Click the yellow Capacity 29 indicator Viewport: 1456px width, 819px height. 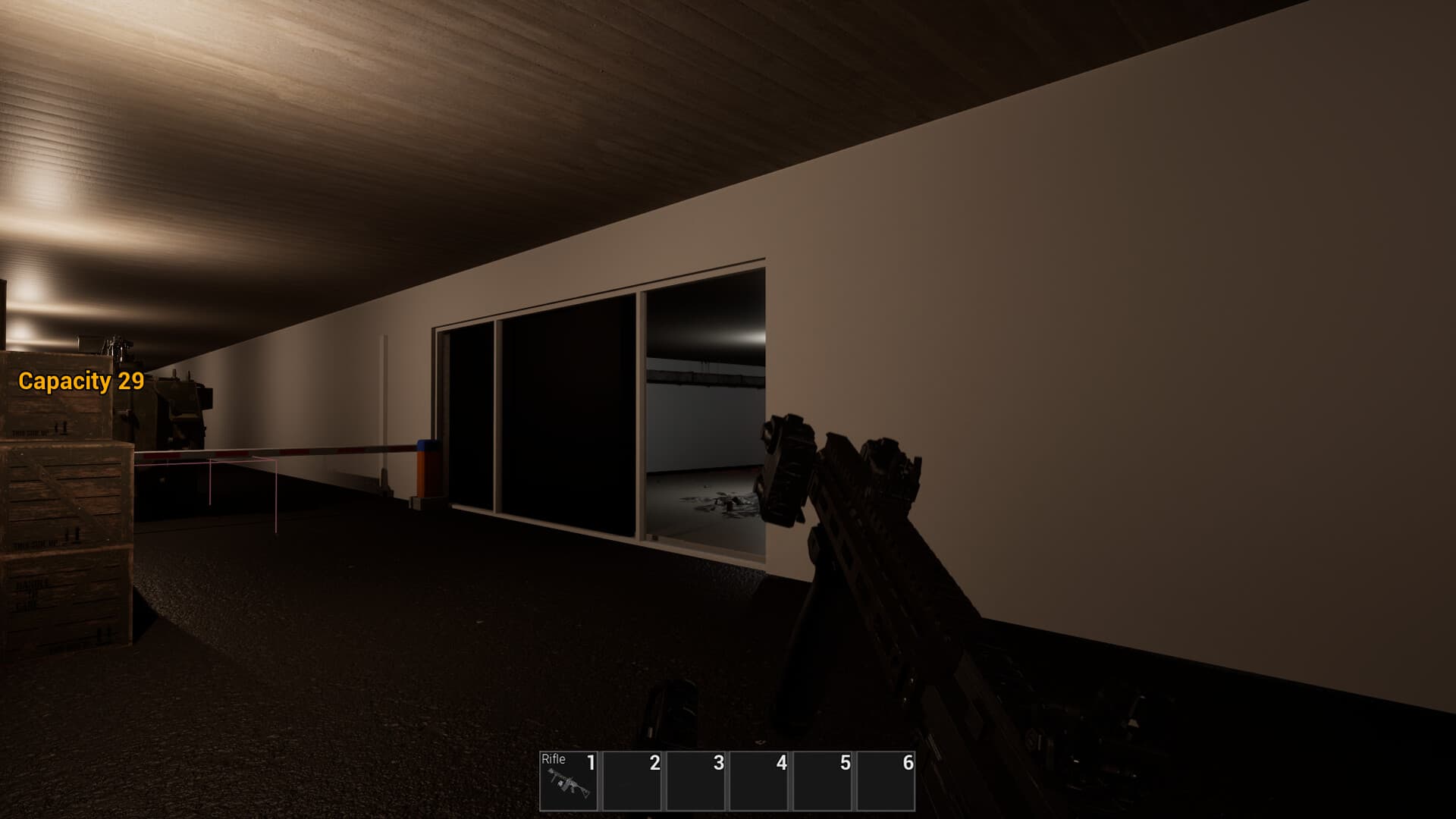(81, 383)
